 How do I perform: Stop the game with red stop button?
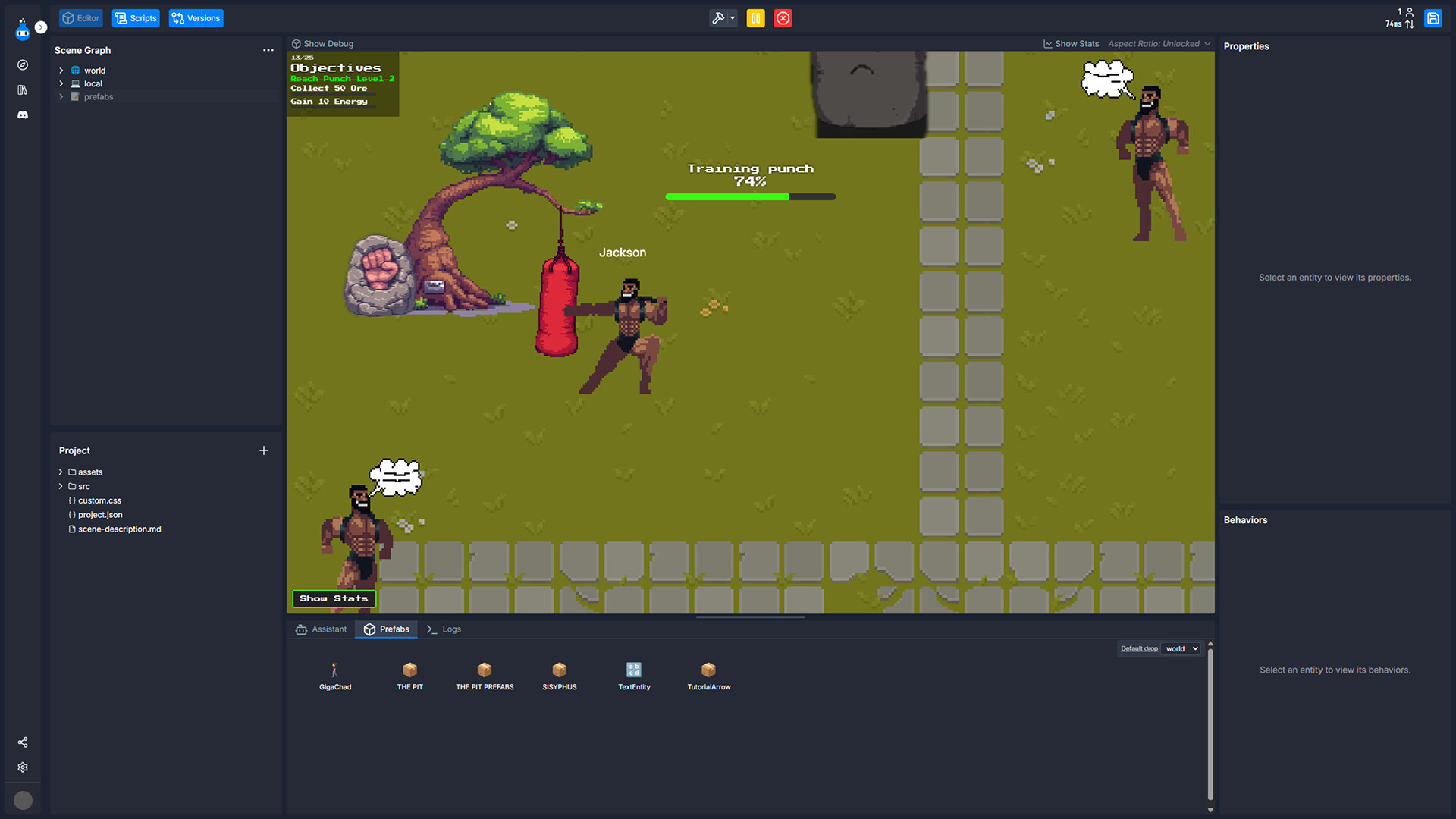tap(783, 17)
